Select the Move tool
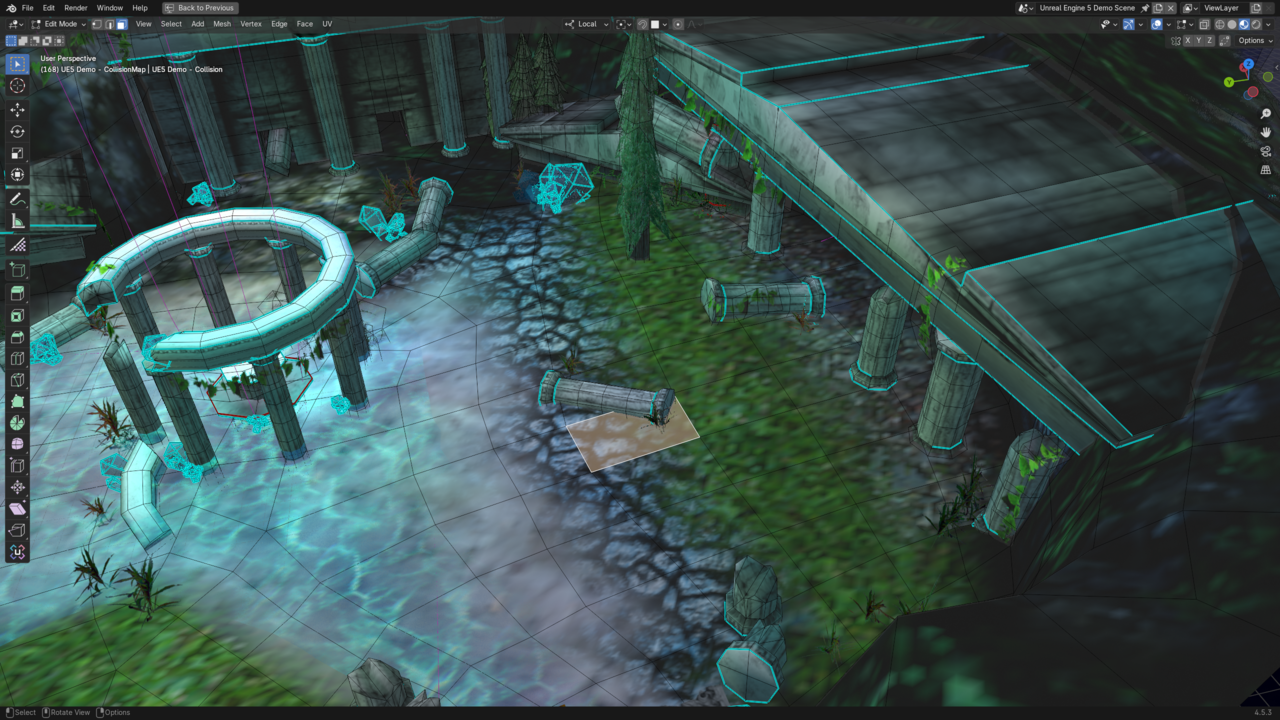Image resolution: width=1280 pixels, height=720 pixels. tap(17, 109)
